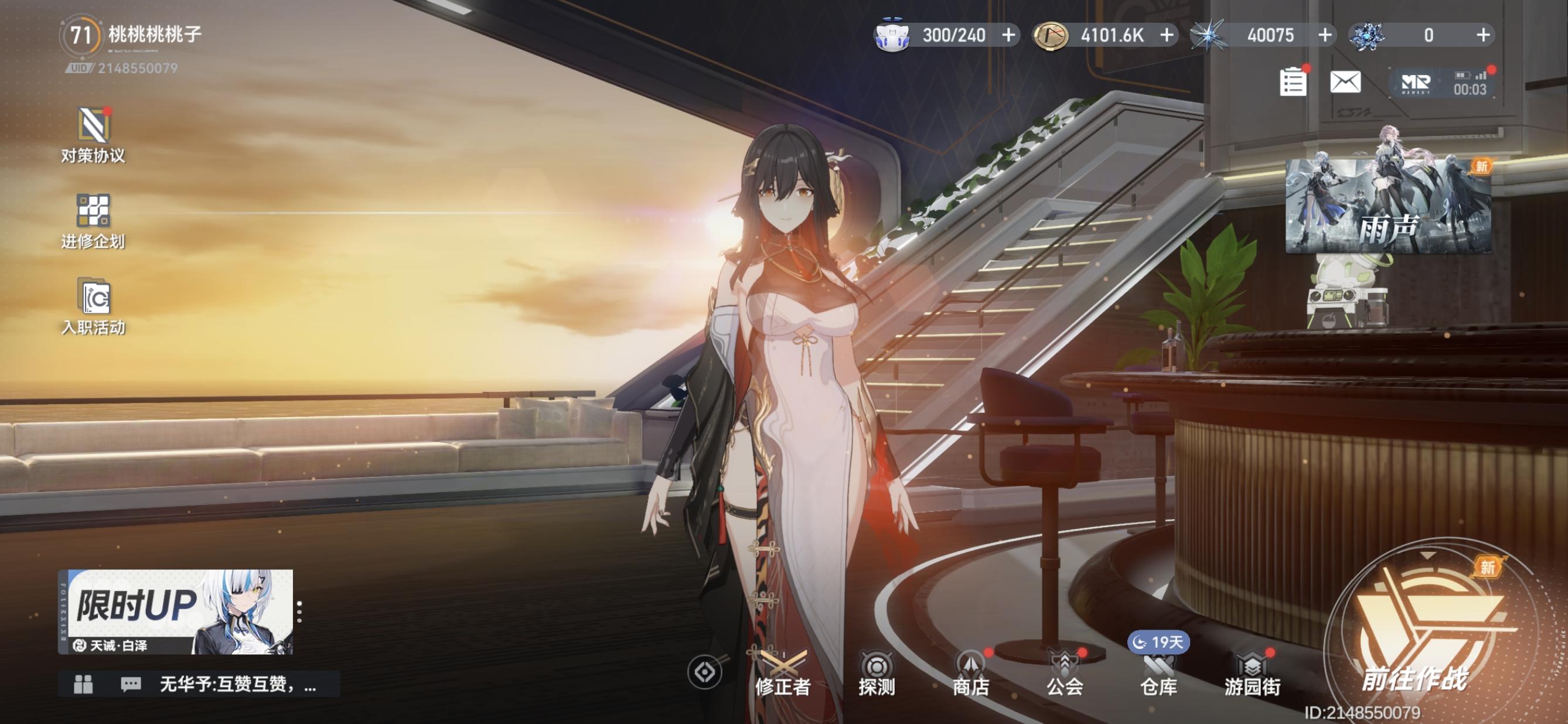Open the 公会 guild menu
The width and height of the screenshot is (1568, 724).
click(1065, 674)
